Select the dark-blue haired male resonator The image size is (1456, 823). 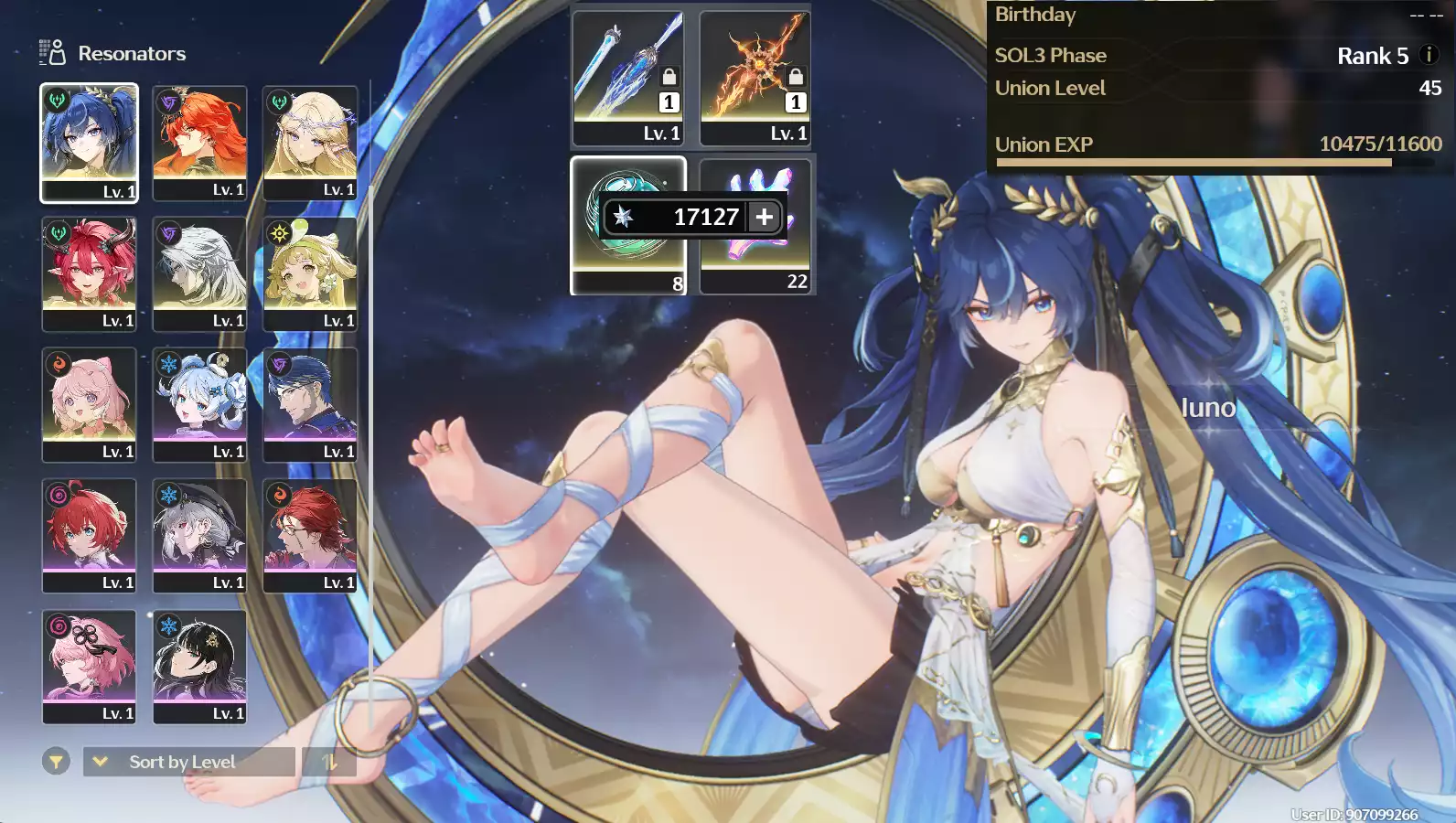pos(310,404)
